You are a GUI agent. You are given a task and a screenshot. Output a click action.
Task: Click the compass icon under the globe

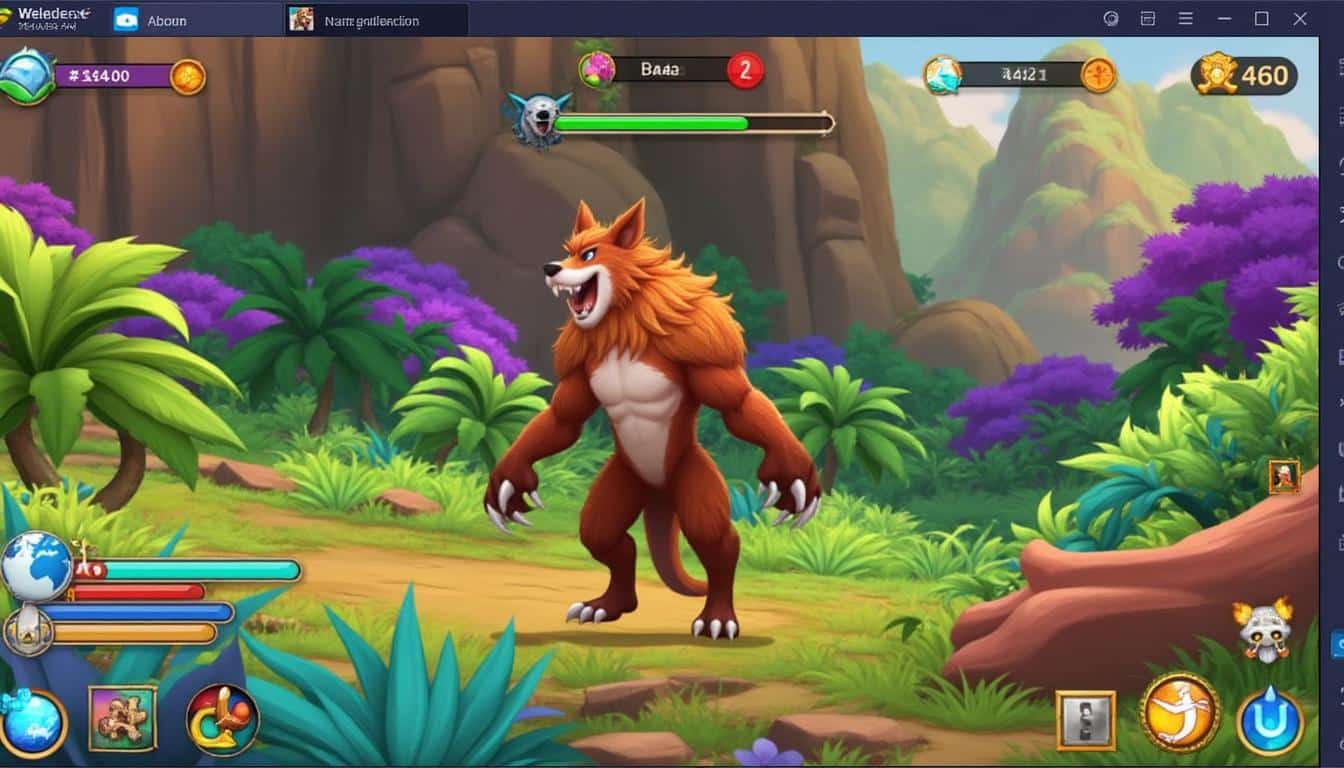(30, 631)
